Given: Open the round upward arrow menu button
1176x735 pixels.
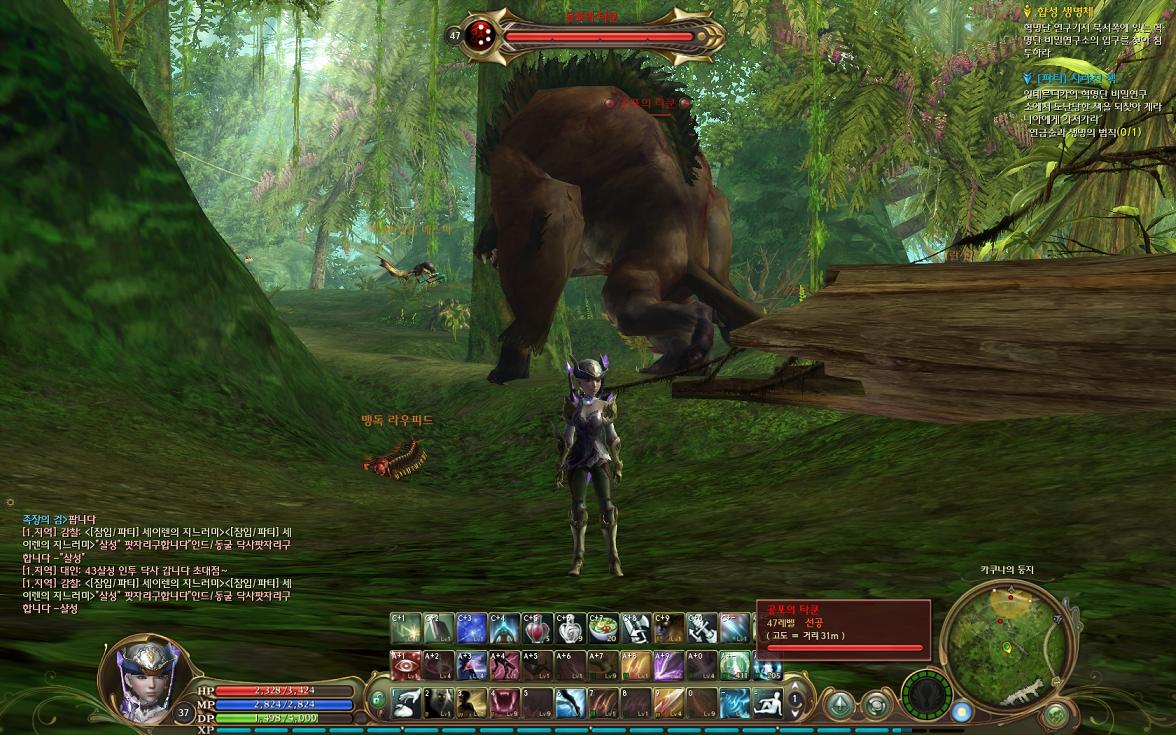Looking at the screenshot, I should pos(839,703).
